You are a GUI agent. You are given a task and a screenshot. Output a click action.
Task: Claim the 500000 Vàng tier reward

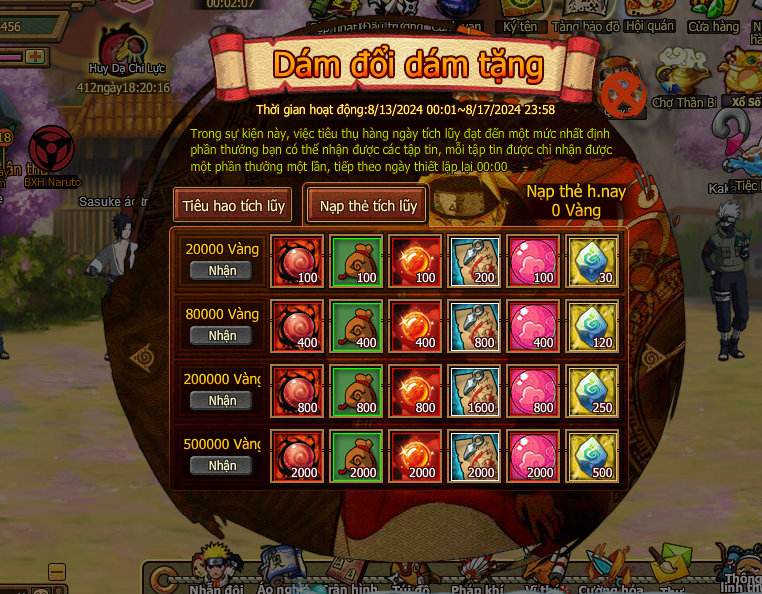pyautogui.click(x=222, y=465)
